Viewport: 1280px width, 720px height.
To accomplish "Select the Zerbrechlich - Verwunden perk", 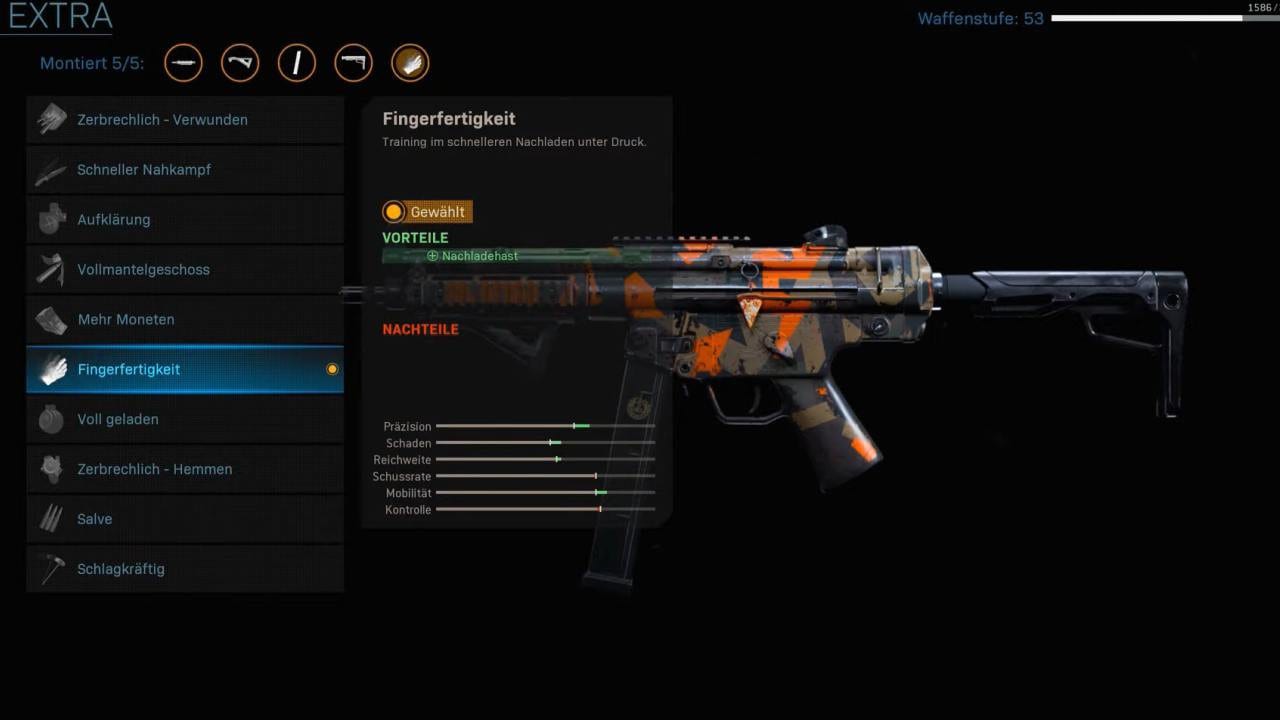I will pyautogui.click(x=185, y=120).
